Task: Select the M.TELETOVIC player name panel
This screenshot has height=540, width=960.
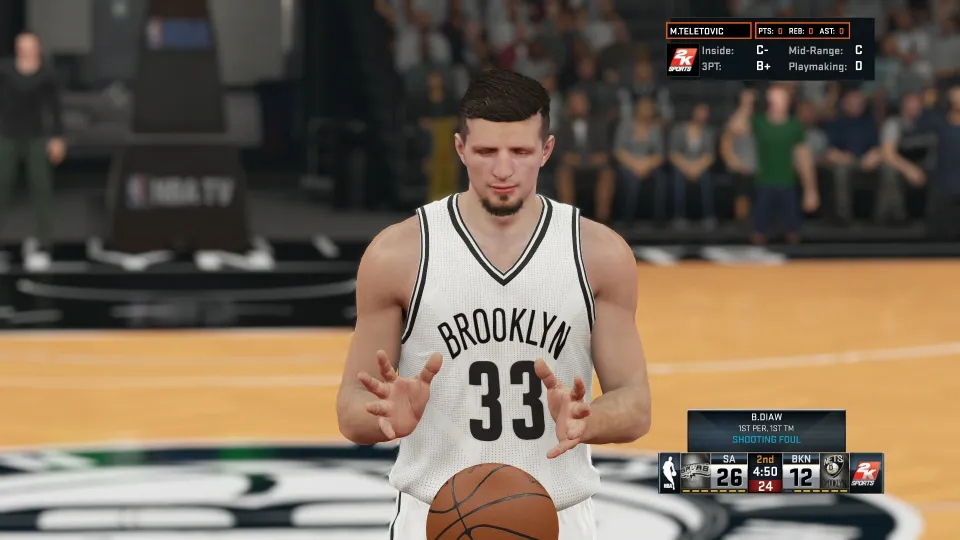Action: tap(708, 31)
